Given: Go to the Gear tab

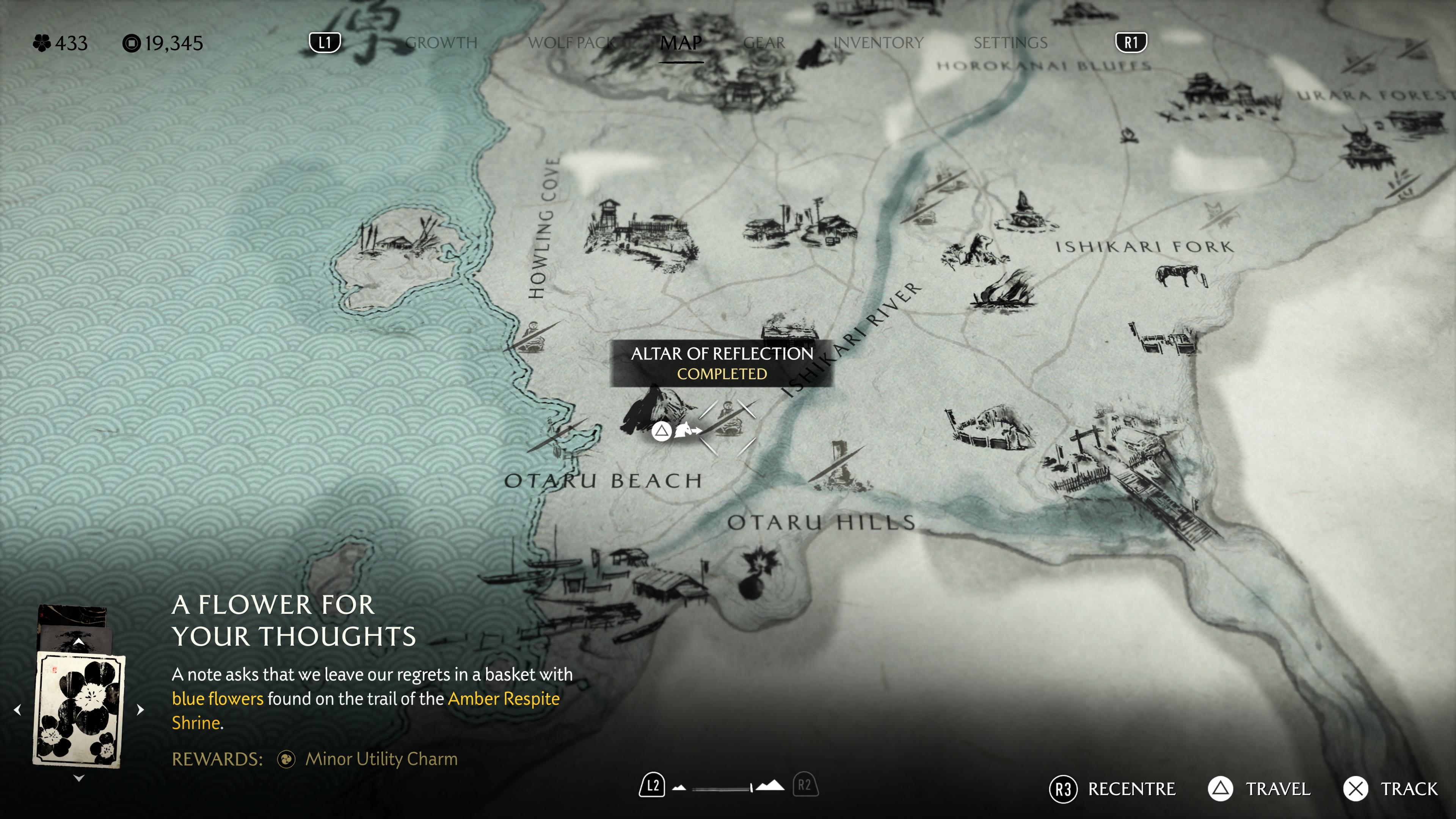Looking at the screenshot, I should point(764,43).
